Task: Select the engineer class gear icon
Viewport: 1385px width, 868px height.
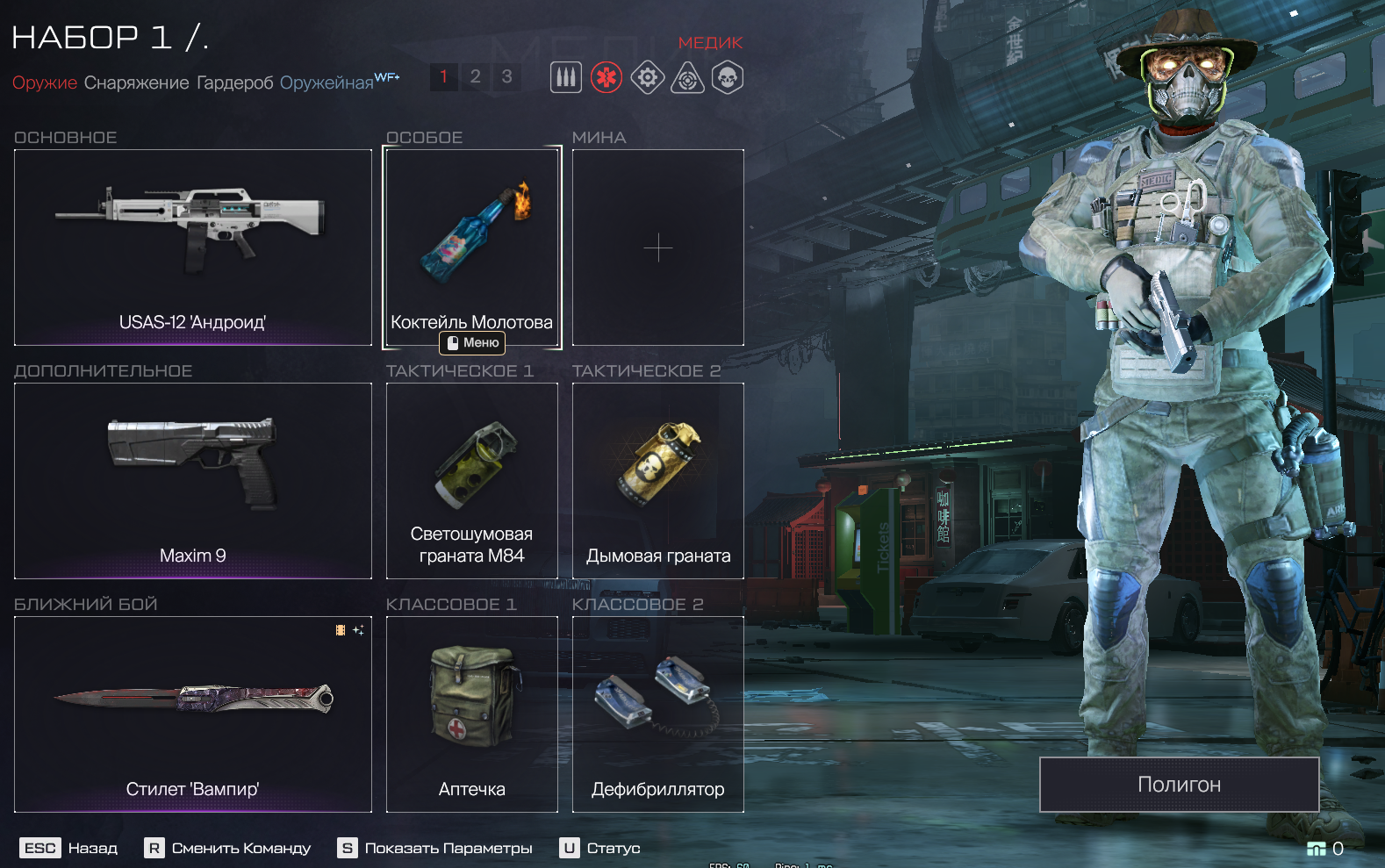Action: pyautogui.click(x=648, y=78)
